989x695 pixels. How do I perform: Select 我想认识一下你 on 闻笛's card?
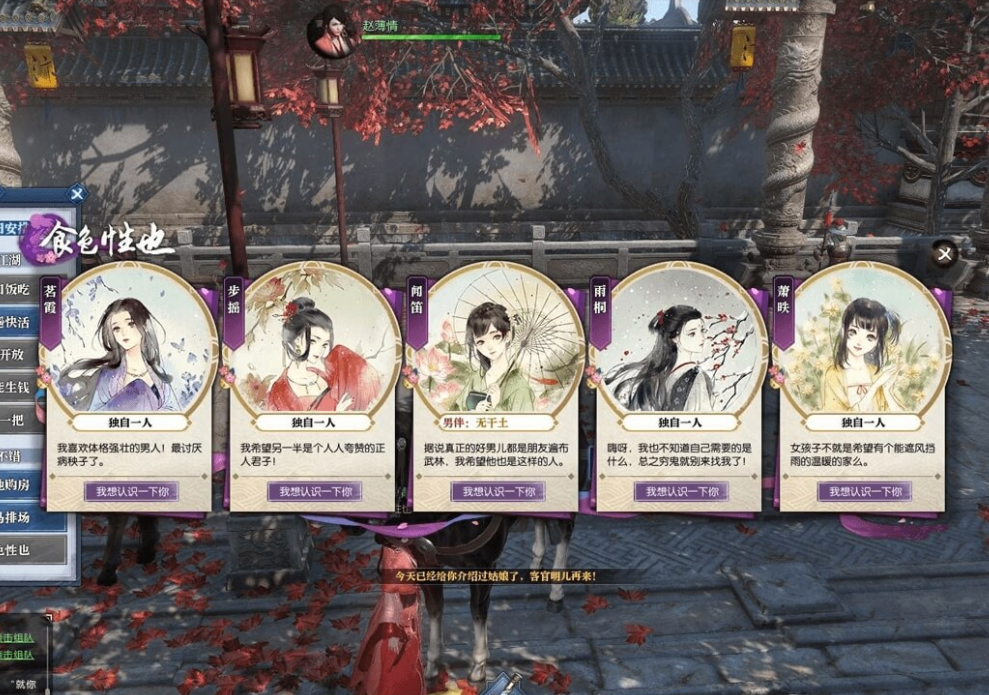[x=498, y=491]
